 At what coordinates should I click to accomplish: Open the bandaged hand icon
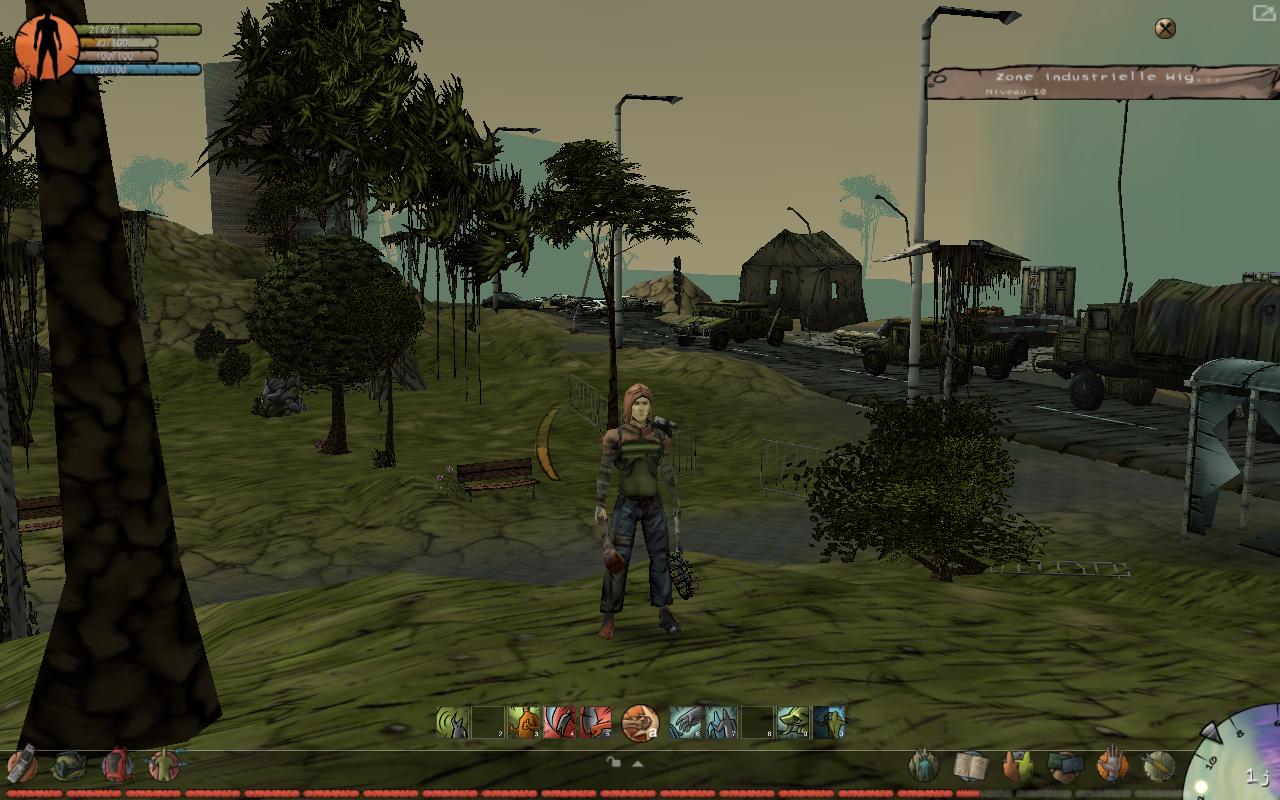(x=1112, y=767)
